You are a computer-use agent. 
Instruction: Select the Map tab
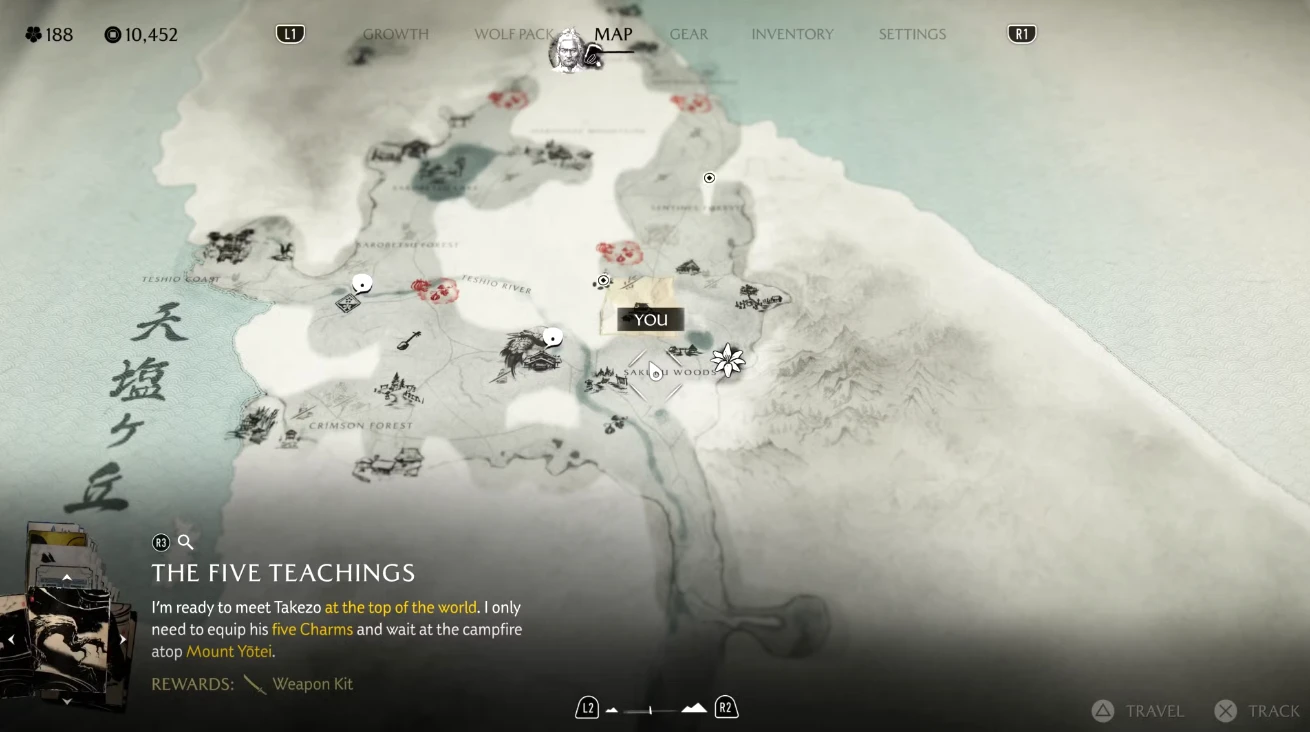[613, 34]
